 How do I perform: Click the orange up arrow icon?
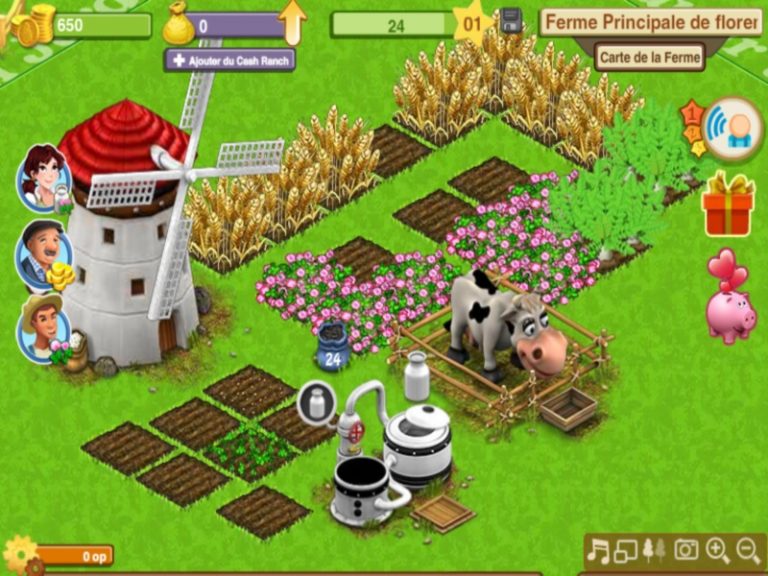point(293,22)
